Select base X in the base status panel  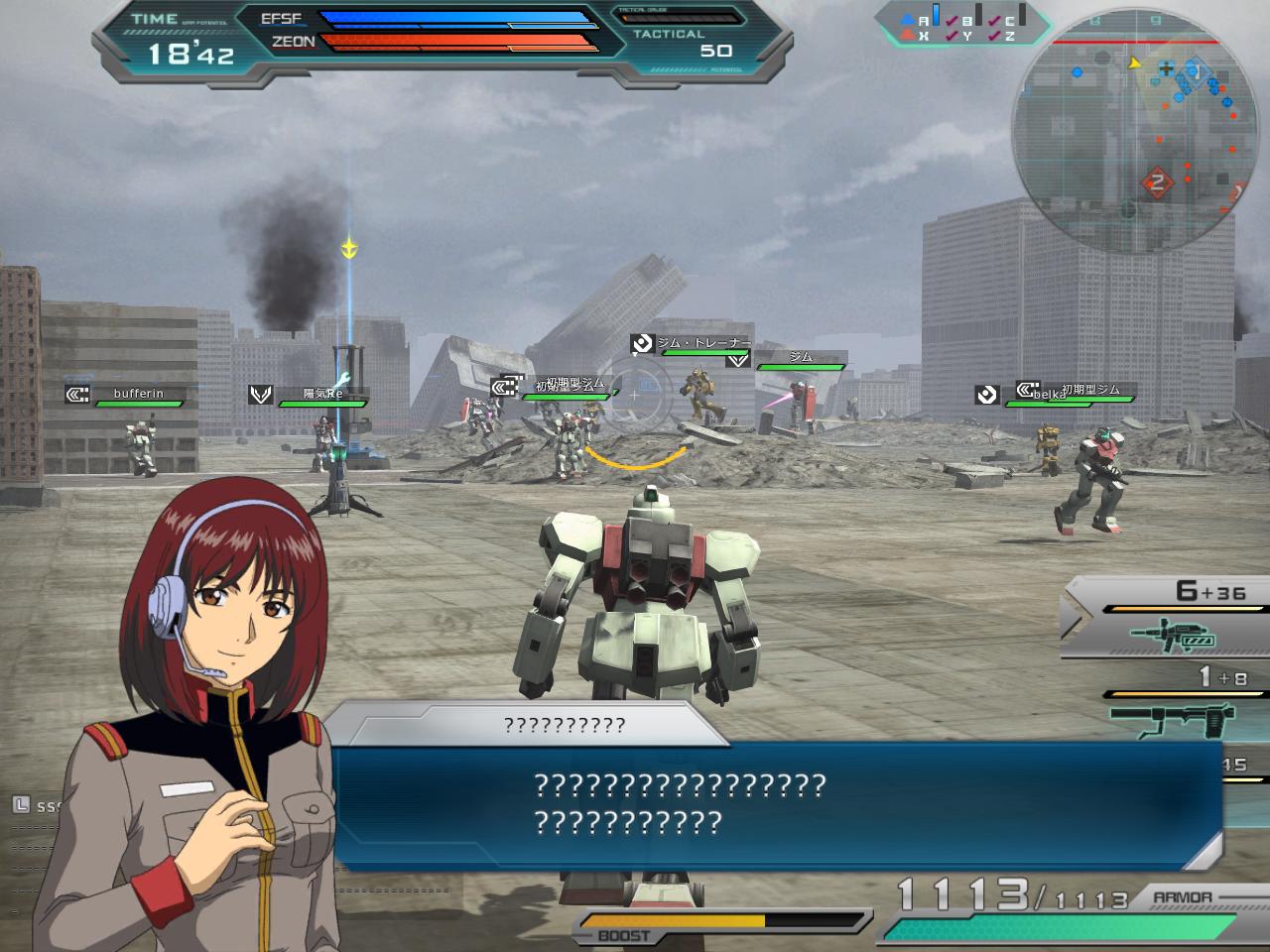point(916,36)
